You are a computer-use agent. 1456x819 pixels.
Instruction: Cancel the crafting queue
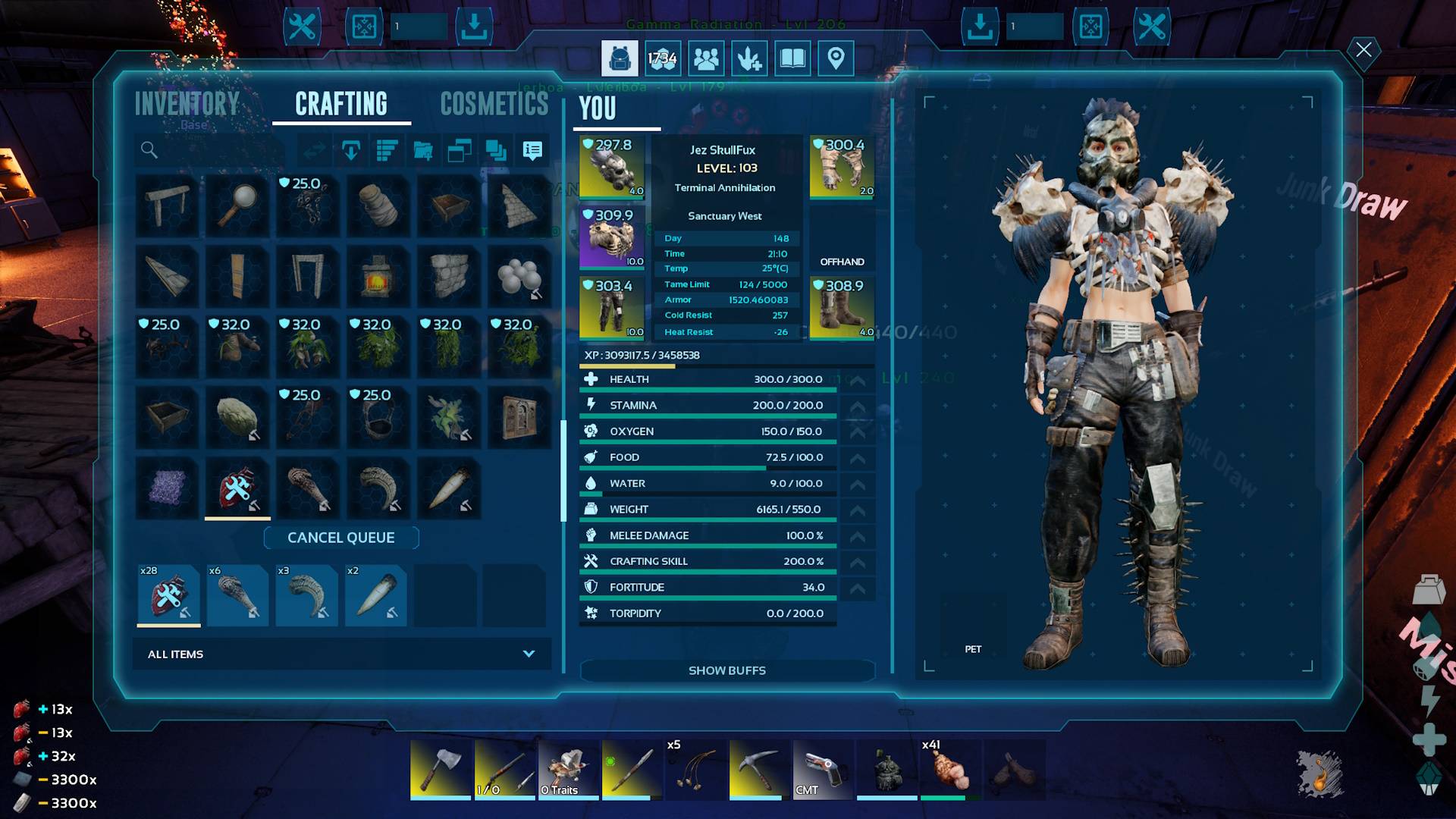coord(341,538)
